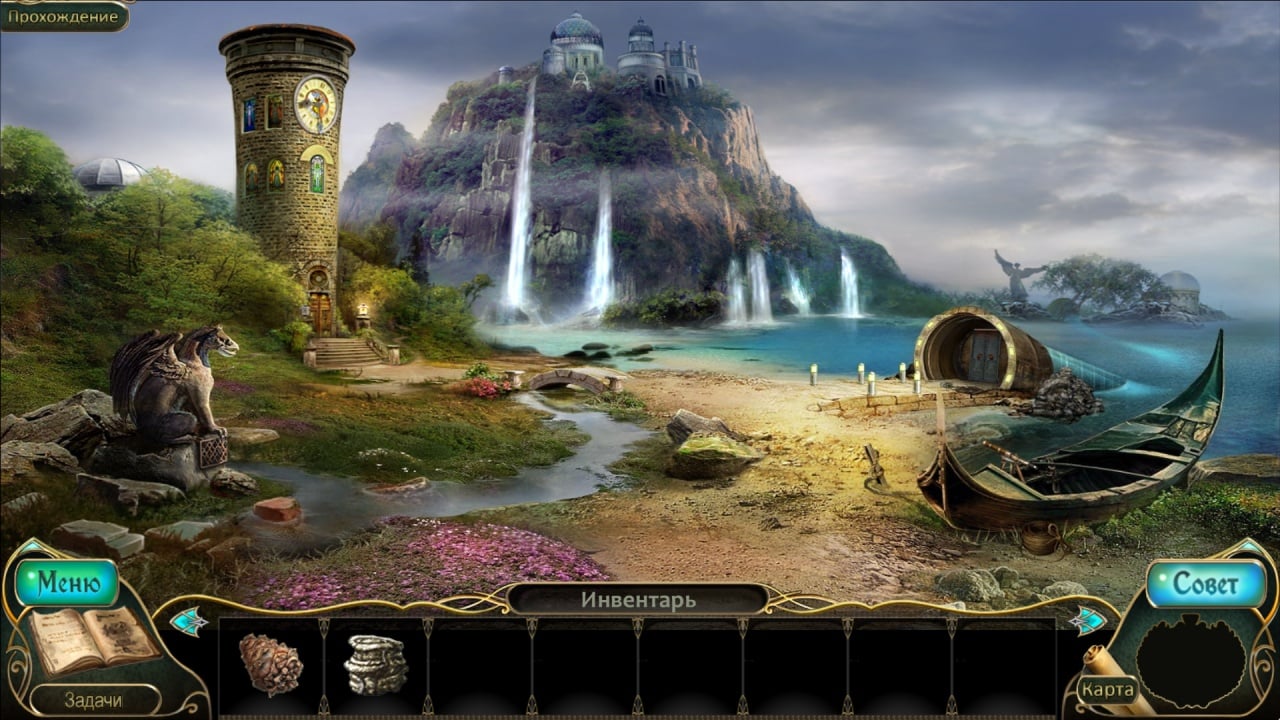The width and height of the screenshot is (1280, 720).
Task: Open the Задачи tasks list
Action: [93, 700]
